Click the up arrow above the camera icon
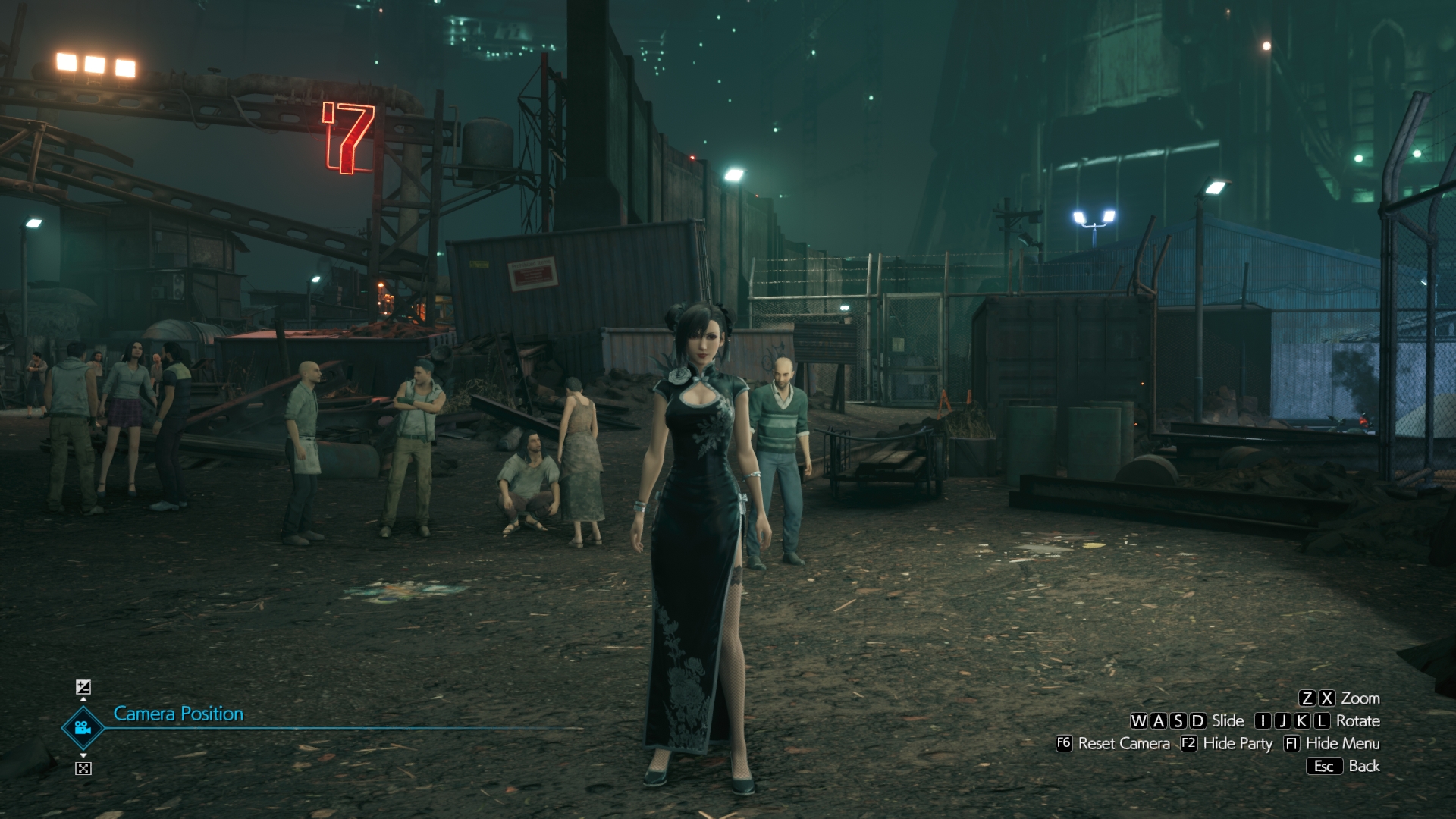The width and height of the screenshot is (1456, 819). click(83, 699)
